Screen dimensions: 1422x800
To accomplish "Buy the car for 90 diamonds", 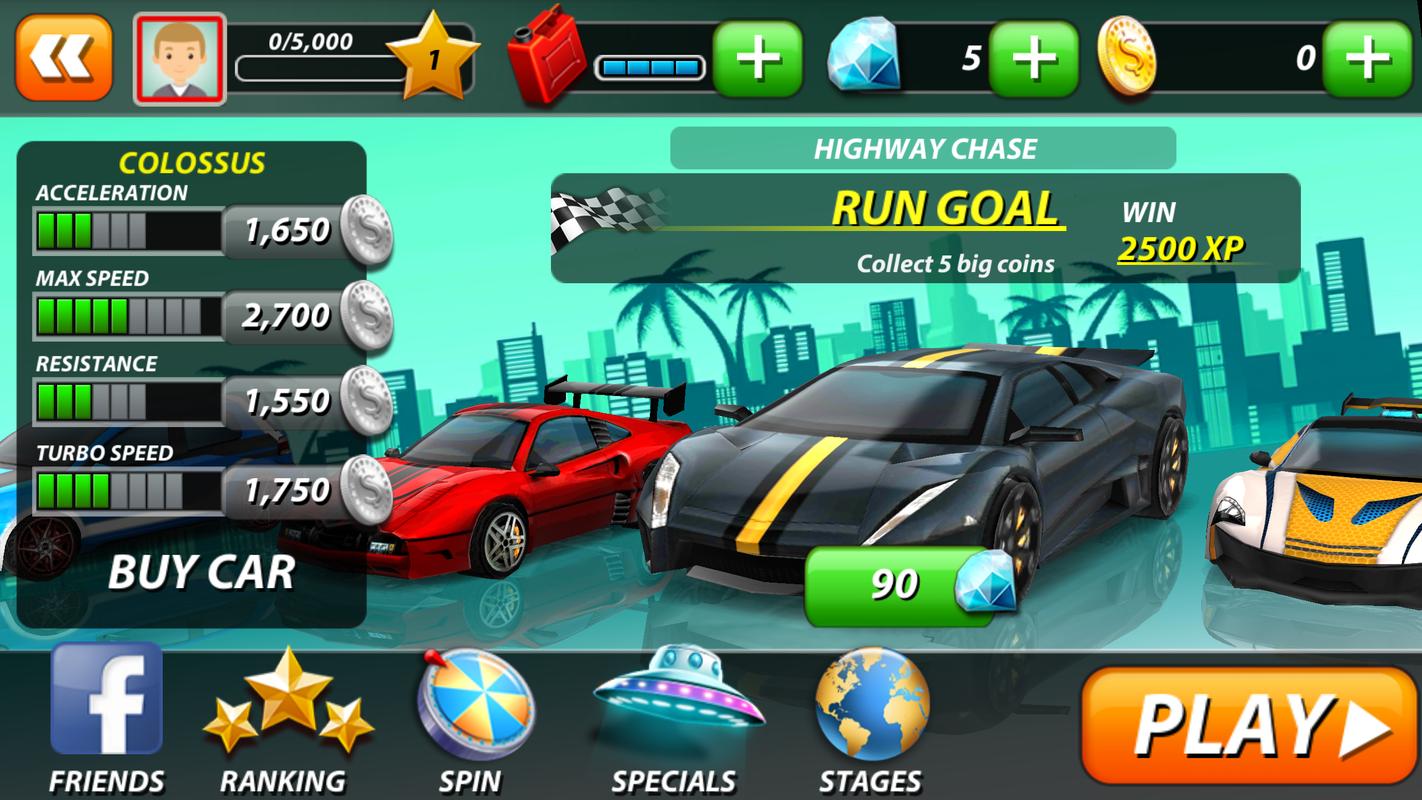I will [x=908, y=585].
